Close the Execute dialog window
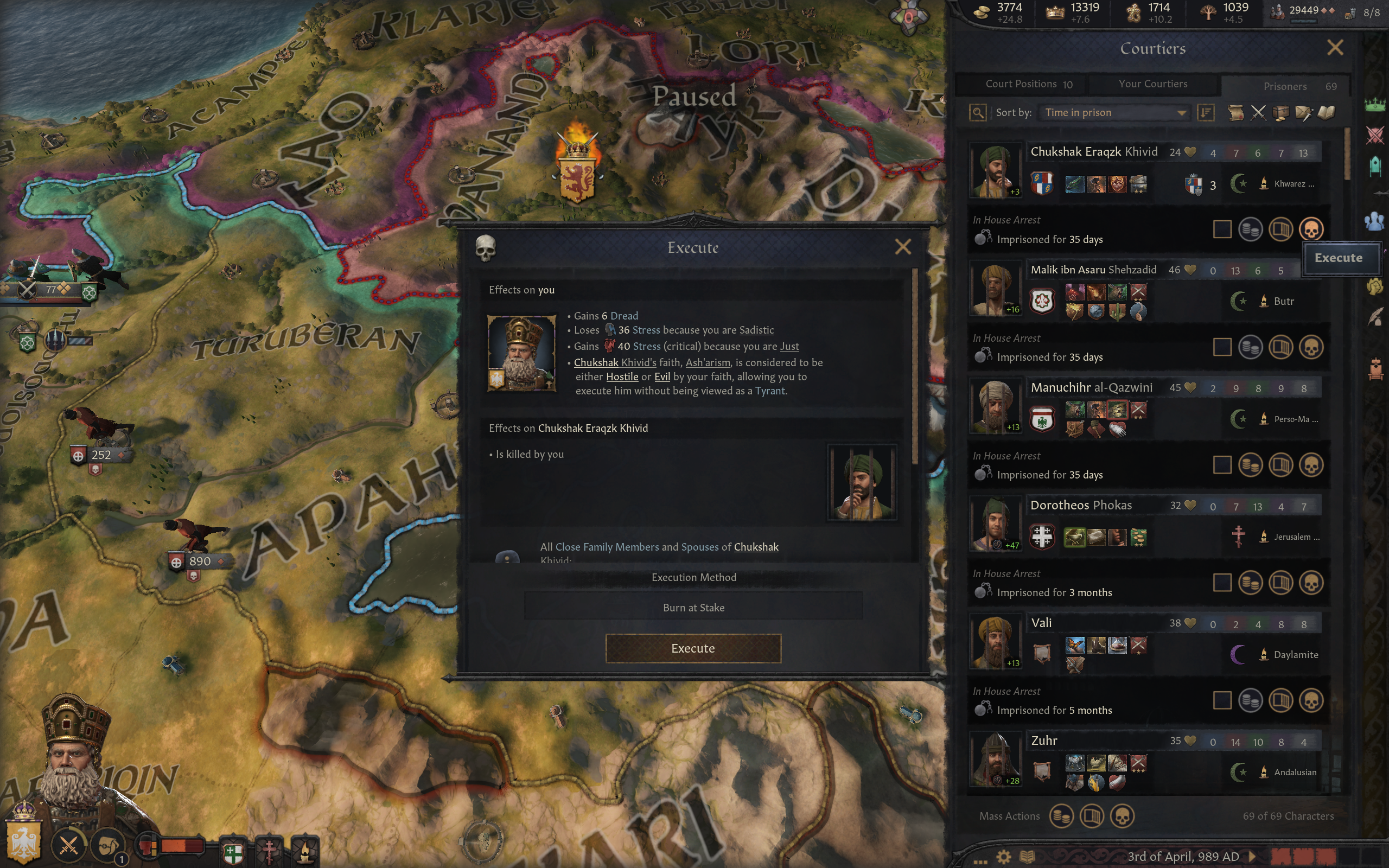The image size is (1389, 868). pyautogui.click(x=902, y=247)
